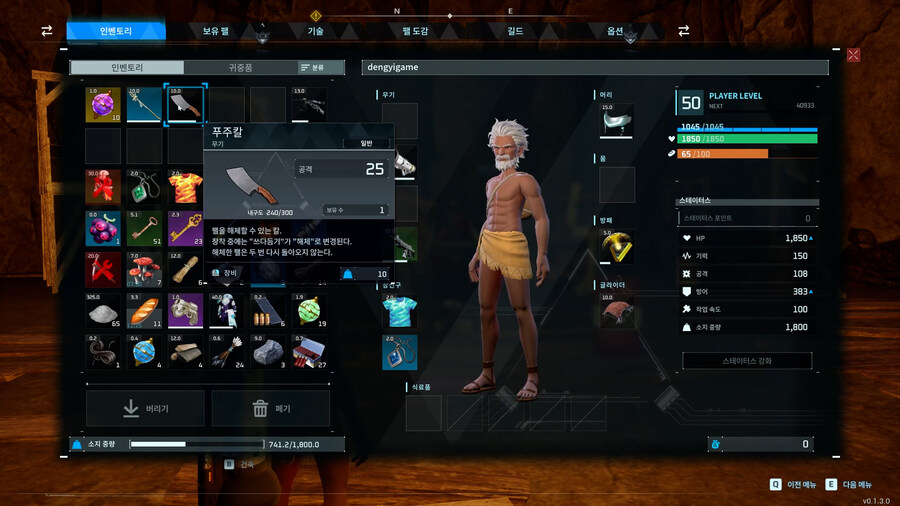Viewport: 900px width, 506px height.
Task: Open the 길드 tab
Action: click(x=515, y=31)
